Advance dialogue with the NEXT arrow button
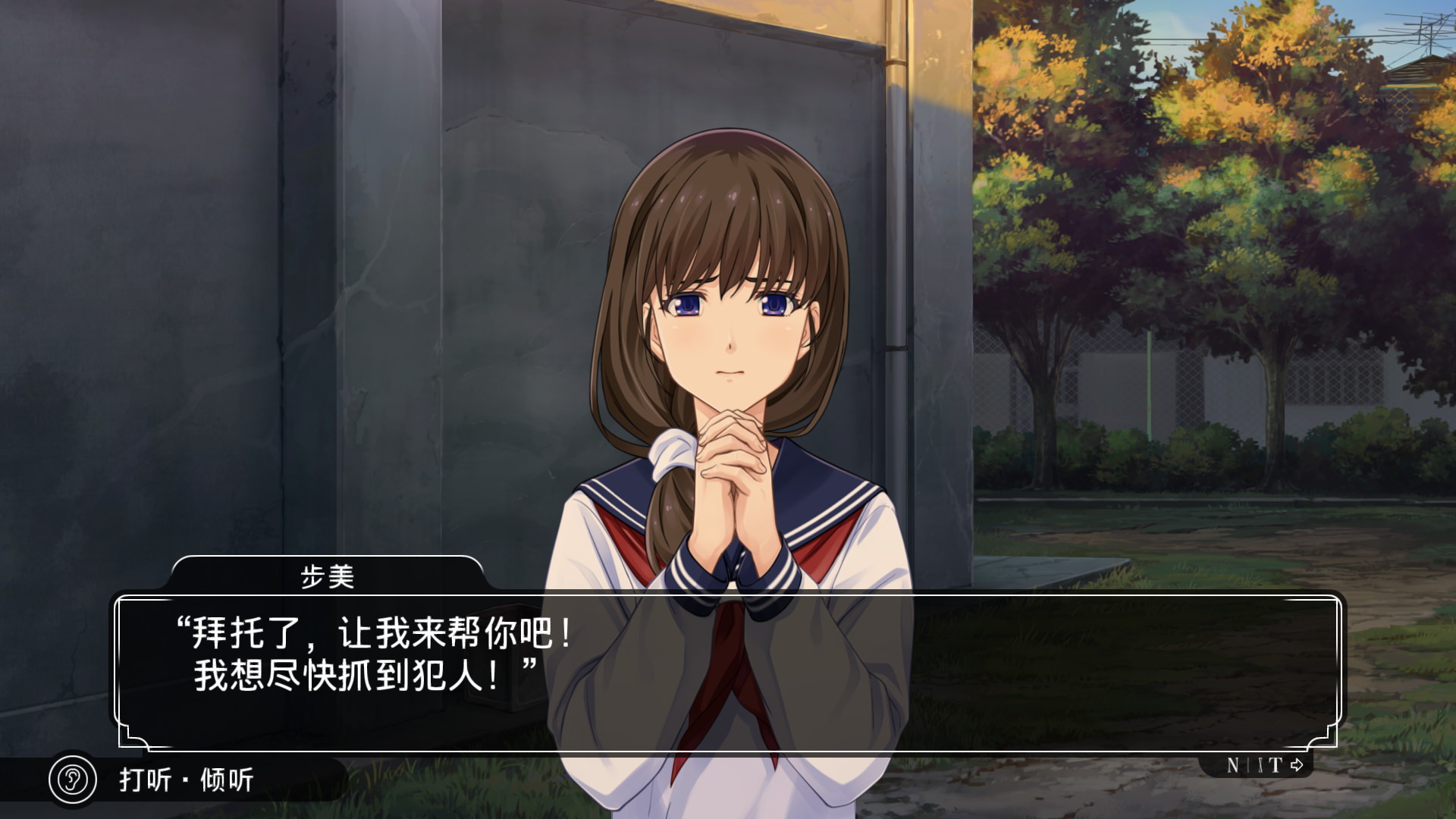1456x819 pixels. pyautogui.click(x=1264, y=765)
